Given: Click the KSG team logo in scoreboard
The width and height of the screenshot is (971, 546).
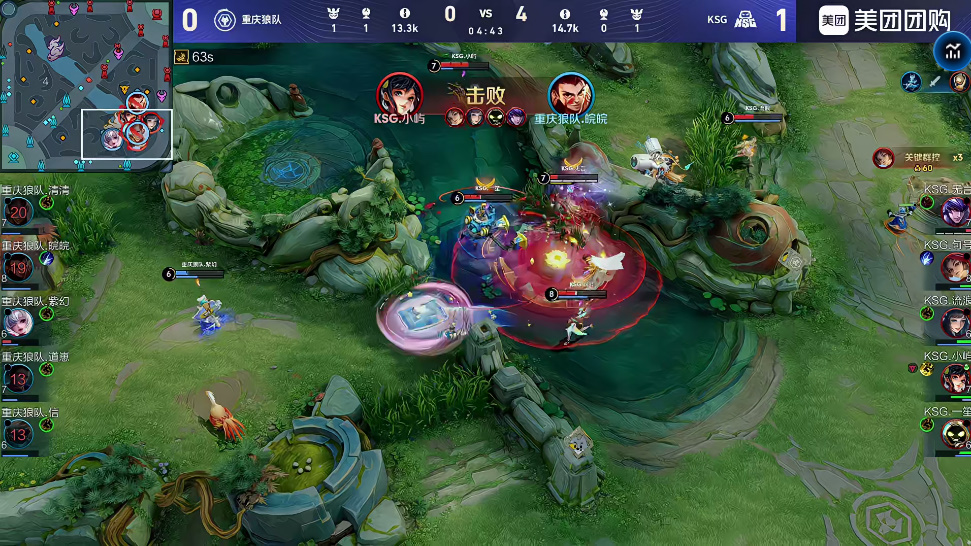Looking at the screenshot, I should click(746, 20).
